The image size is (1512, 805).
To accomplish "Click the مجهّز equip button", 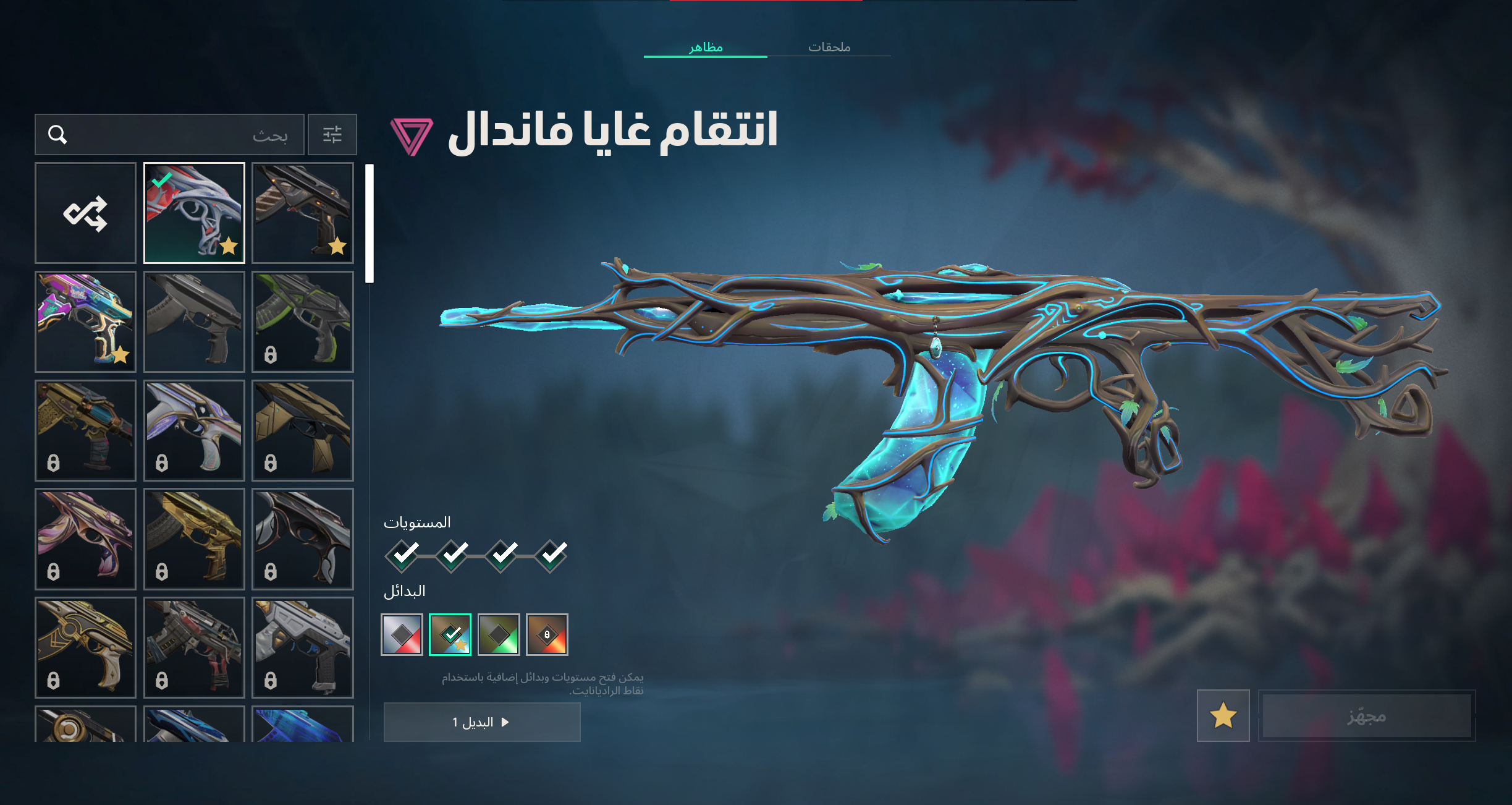I will (1366, 716).
